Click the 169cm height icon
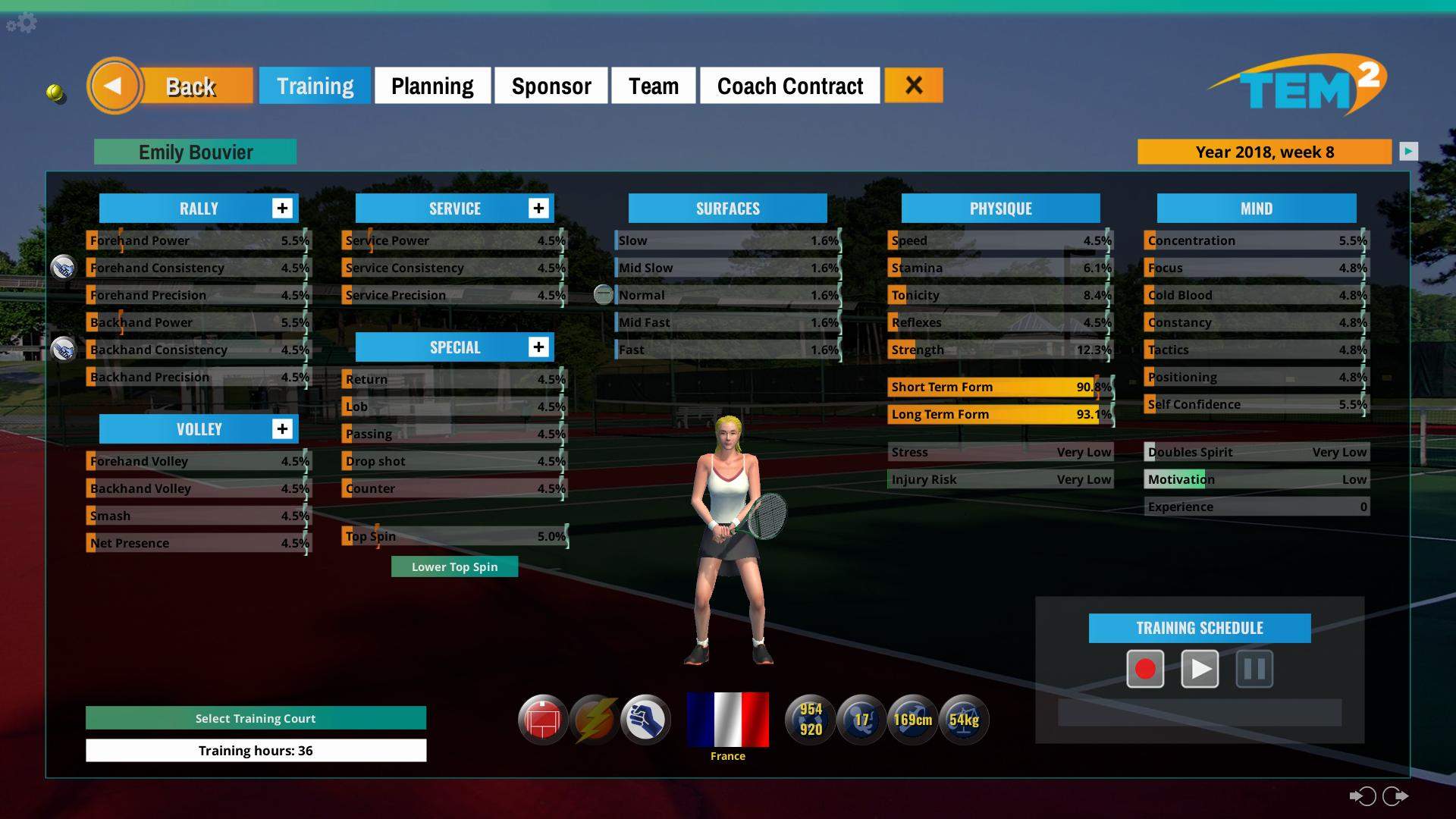 pyautogui.click(x=912, y=719)
